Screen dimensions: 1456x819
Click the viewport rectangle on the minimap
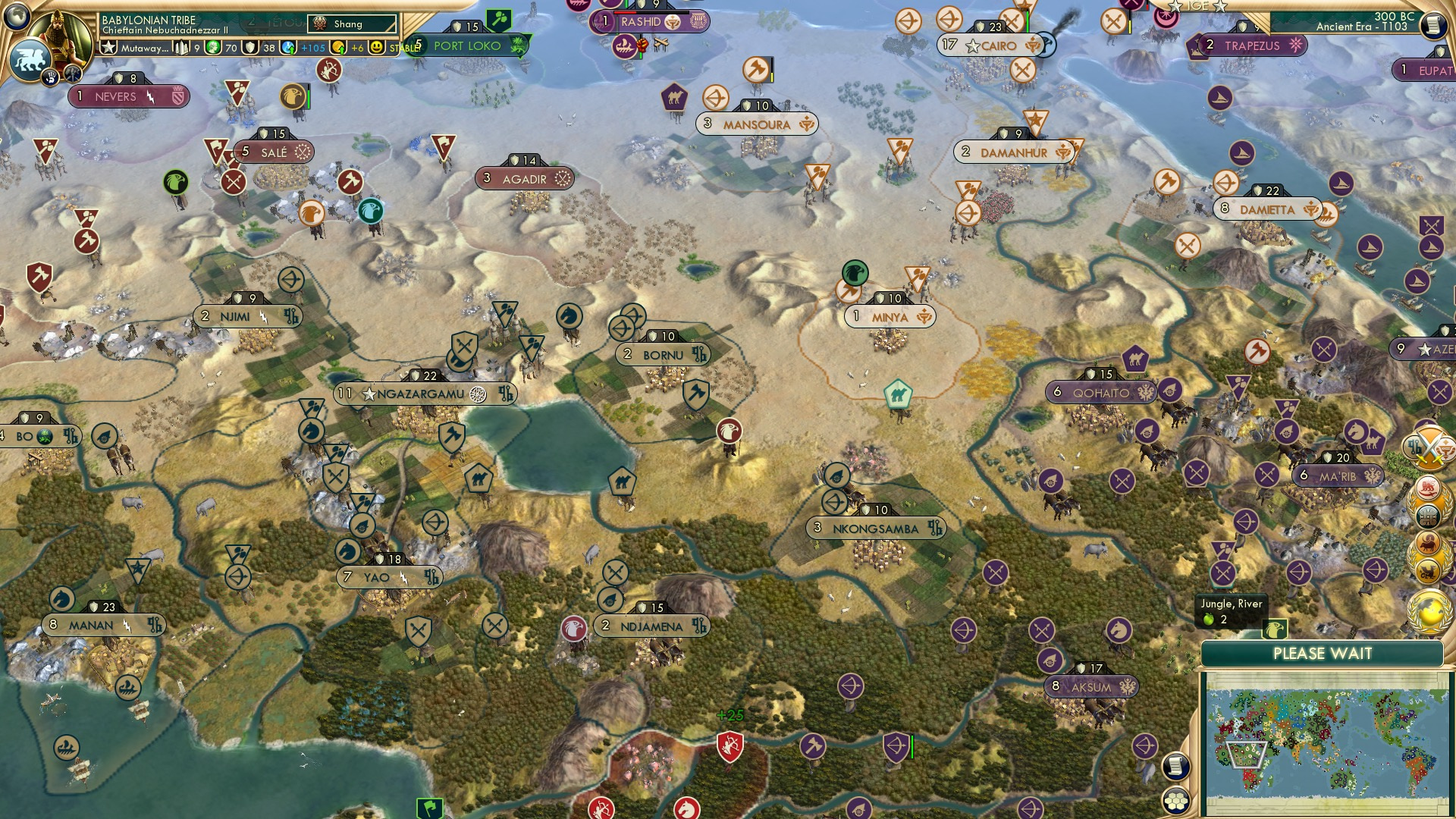(x=1246, y=755)
